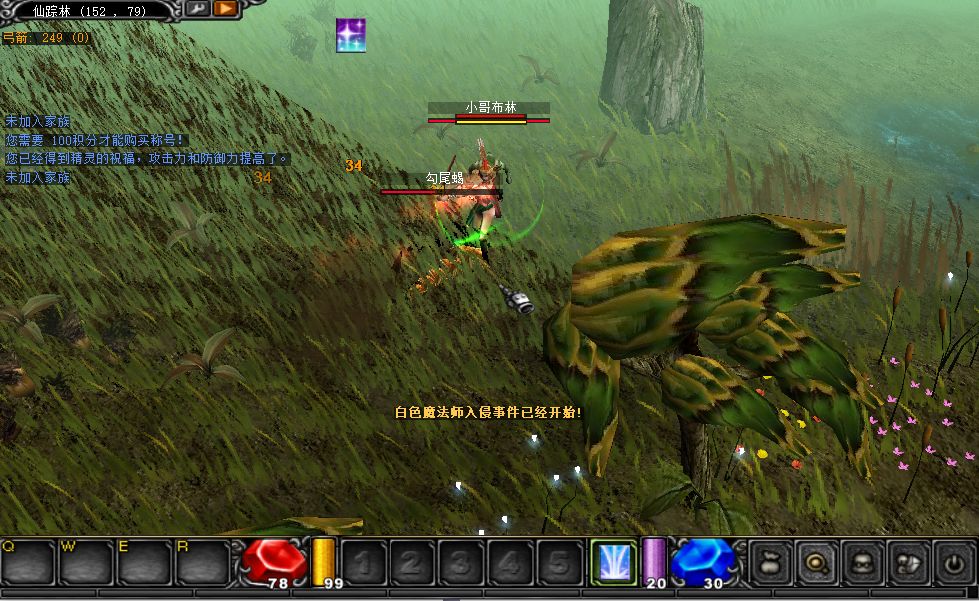Select skill slot number 3
Screen dimensions: 979x601
(462, 563)
